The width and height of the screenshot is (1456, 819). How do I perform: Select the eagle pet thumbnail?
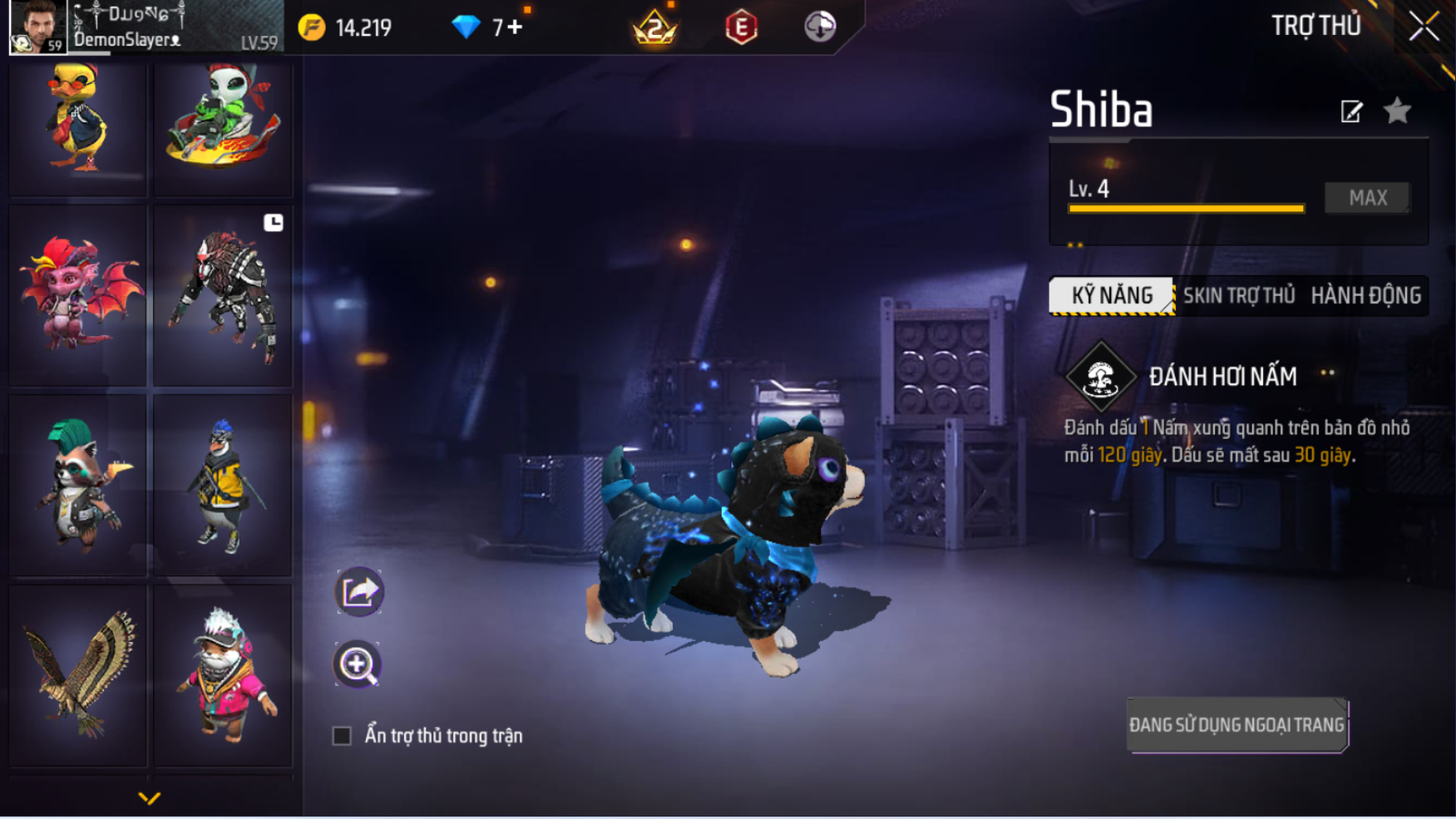click(x=77, y=675)
